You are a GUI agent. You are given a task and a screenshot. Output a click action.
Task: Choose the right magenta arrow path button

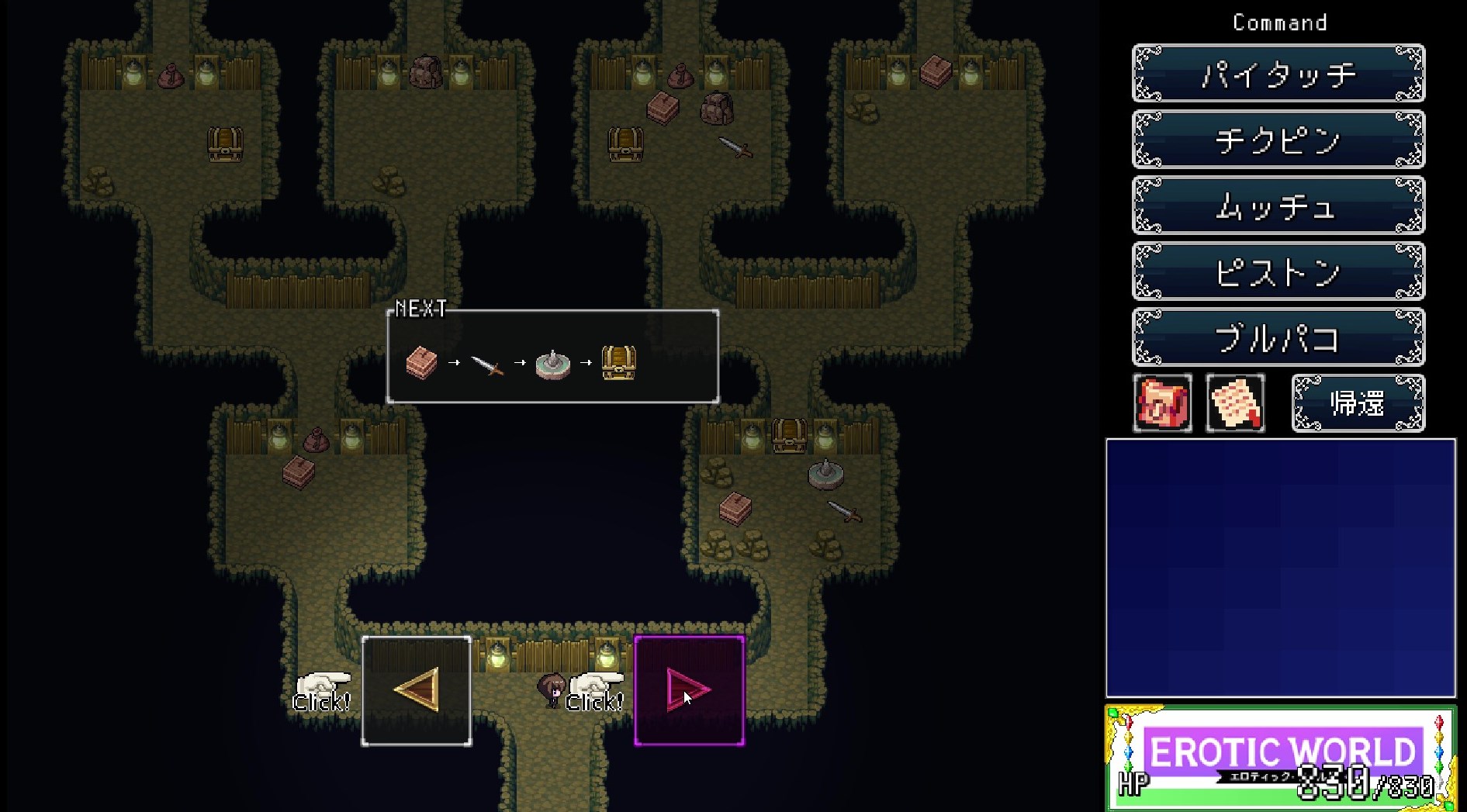point(689,690)
